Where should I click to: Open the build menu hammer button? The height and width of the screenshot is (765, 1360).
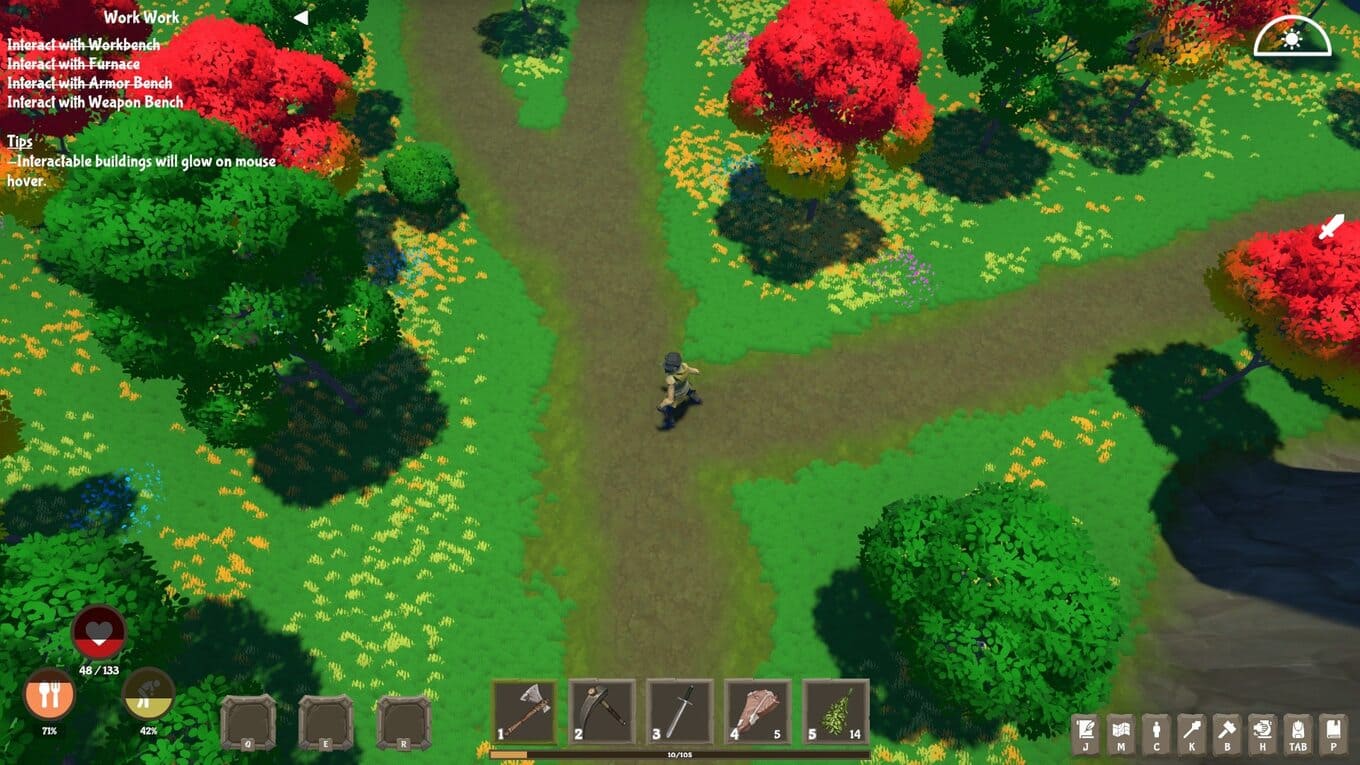pos(1226,733)
